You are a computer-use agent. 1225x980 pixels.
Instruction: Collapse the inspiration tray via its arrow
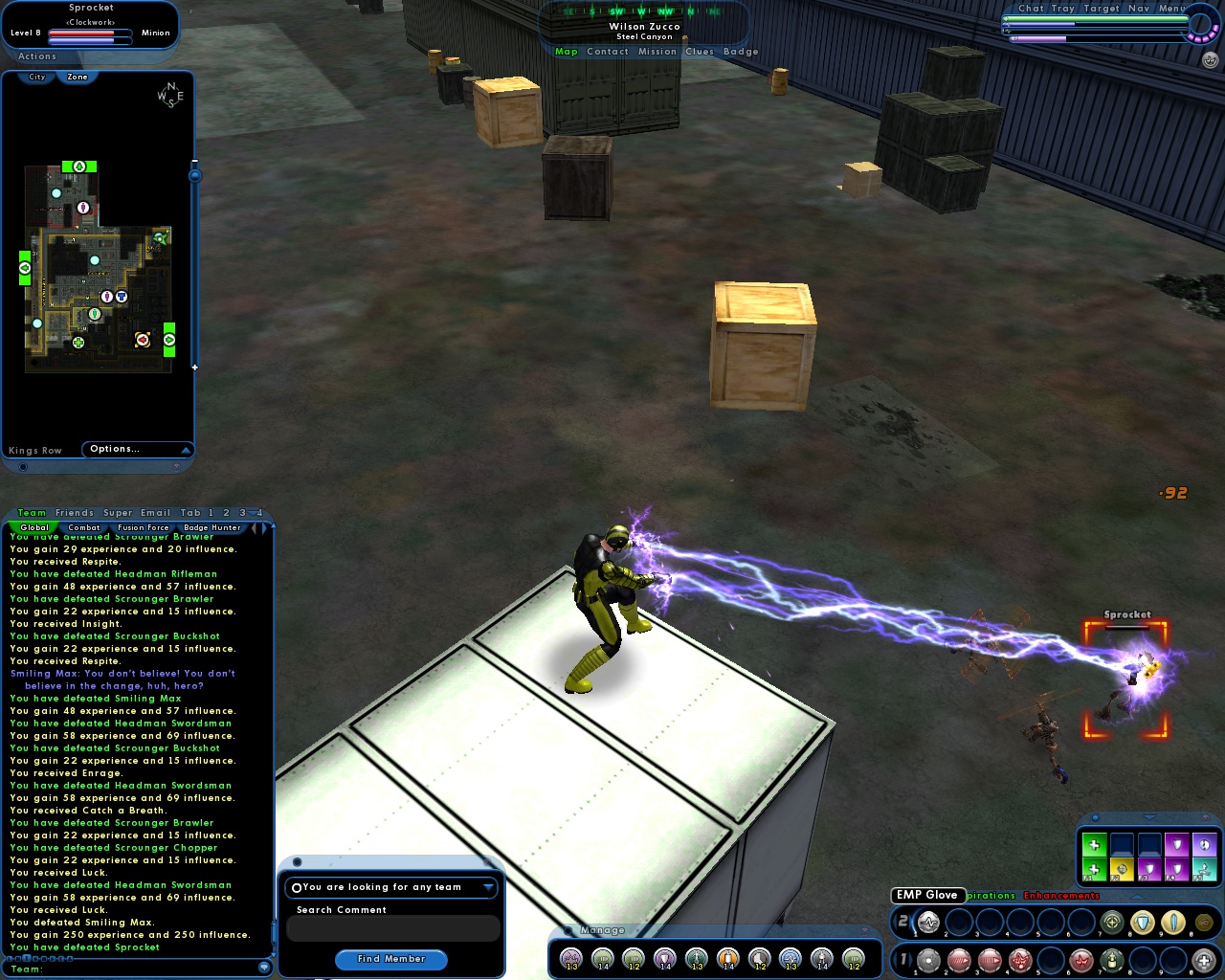click(x=1148, y=818)
